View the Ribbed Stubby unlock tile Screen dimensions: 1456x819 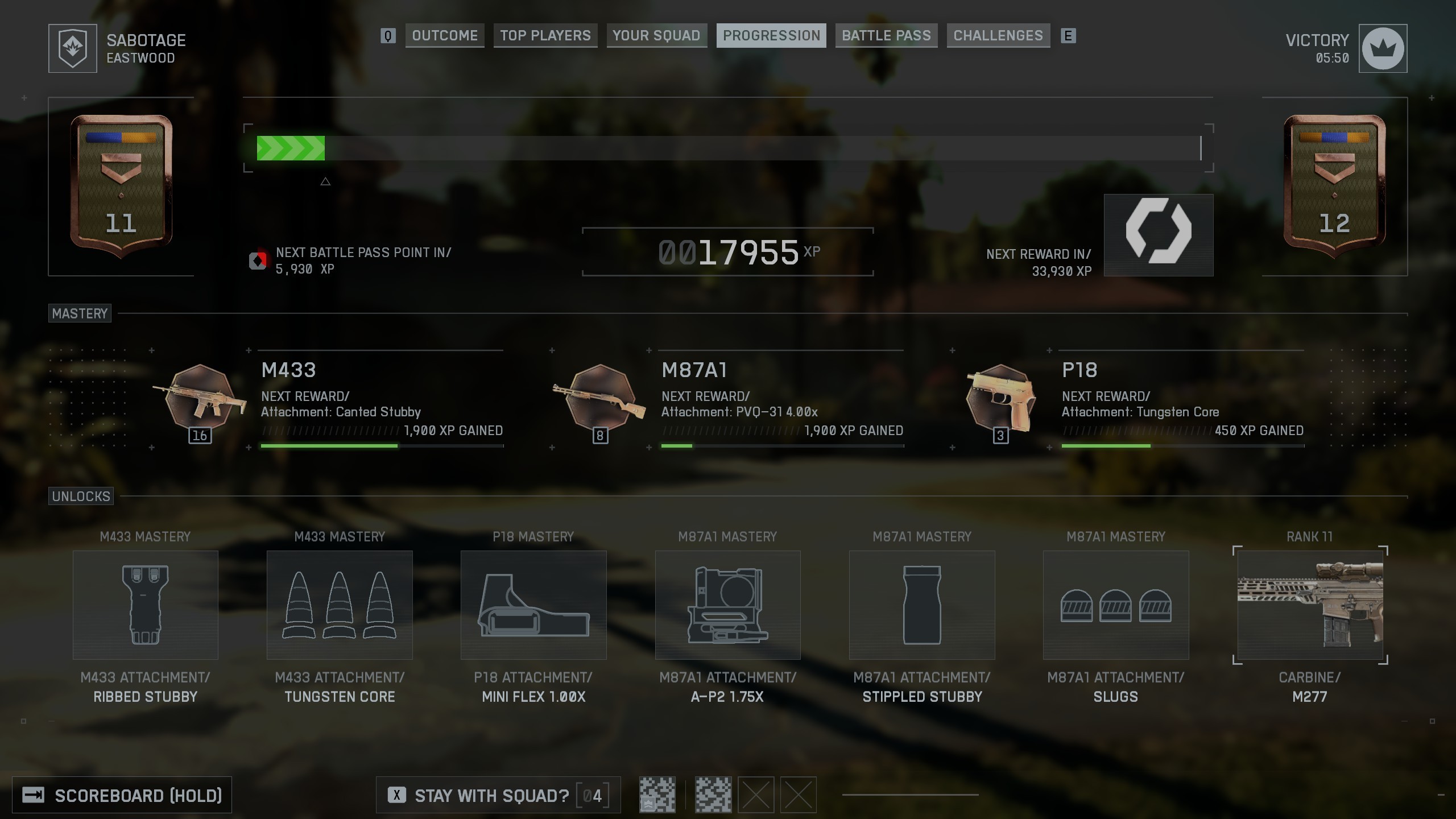pos(146,605)
